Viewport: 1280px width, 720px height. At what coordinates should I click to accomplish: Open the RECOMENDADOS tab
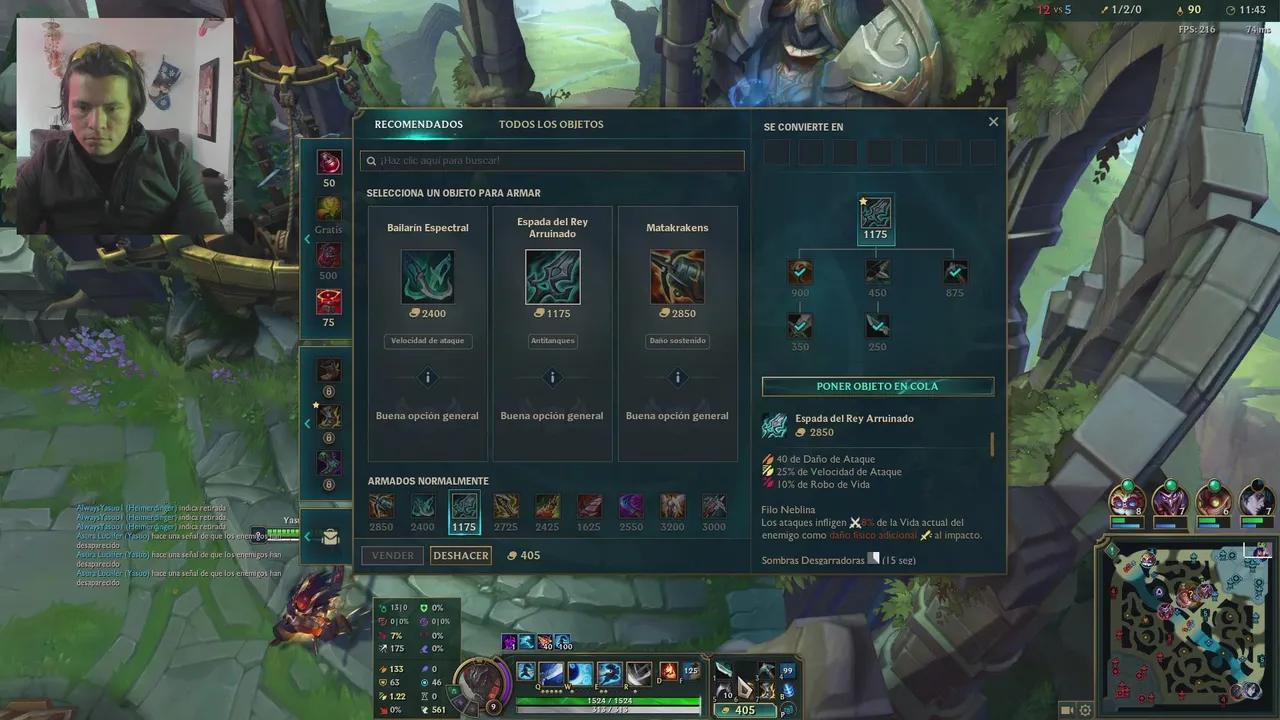(x=418, y=123)
